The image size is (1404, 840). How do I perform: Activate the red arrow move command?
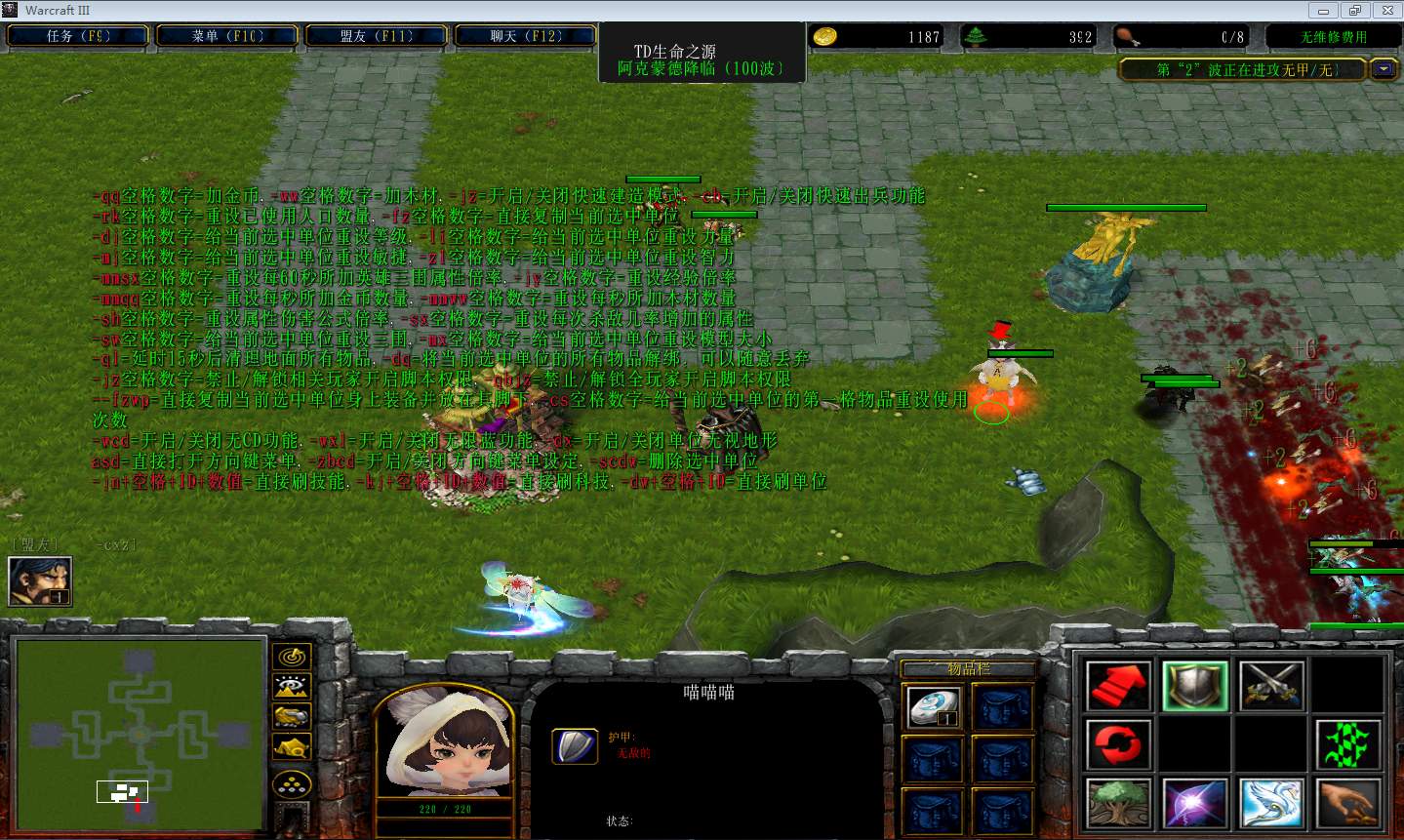pos(1119,685)
